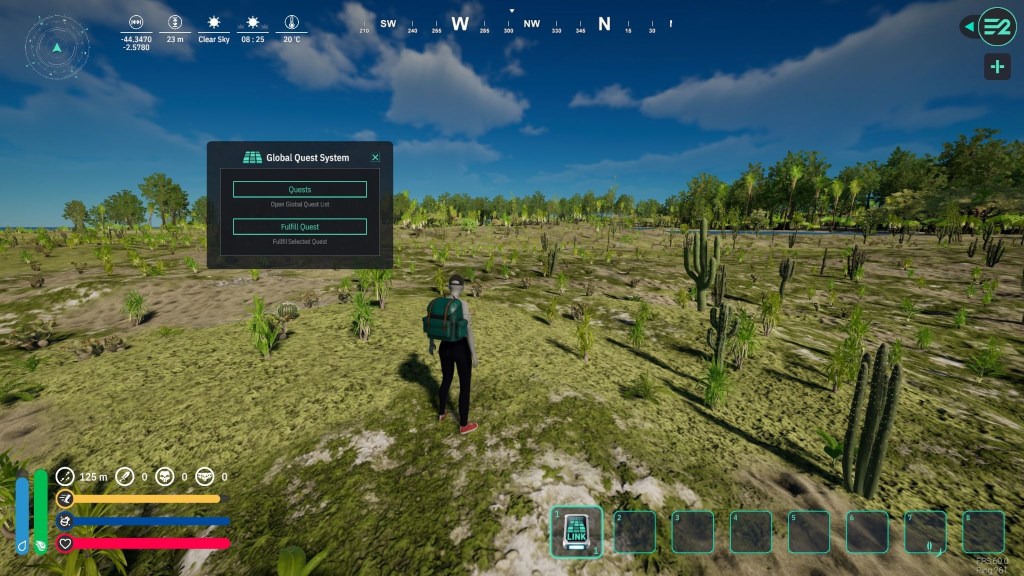Open the E2 logo menu
1024x576 pixels.
996,26
